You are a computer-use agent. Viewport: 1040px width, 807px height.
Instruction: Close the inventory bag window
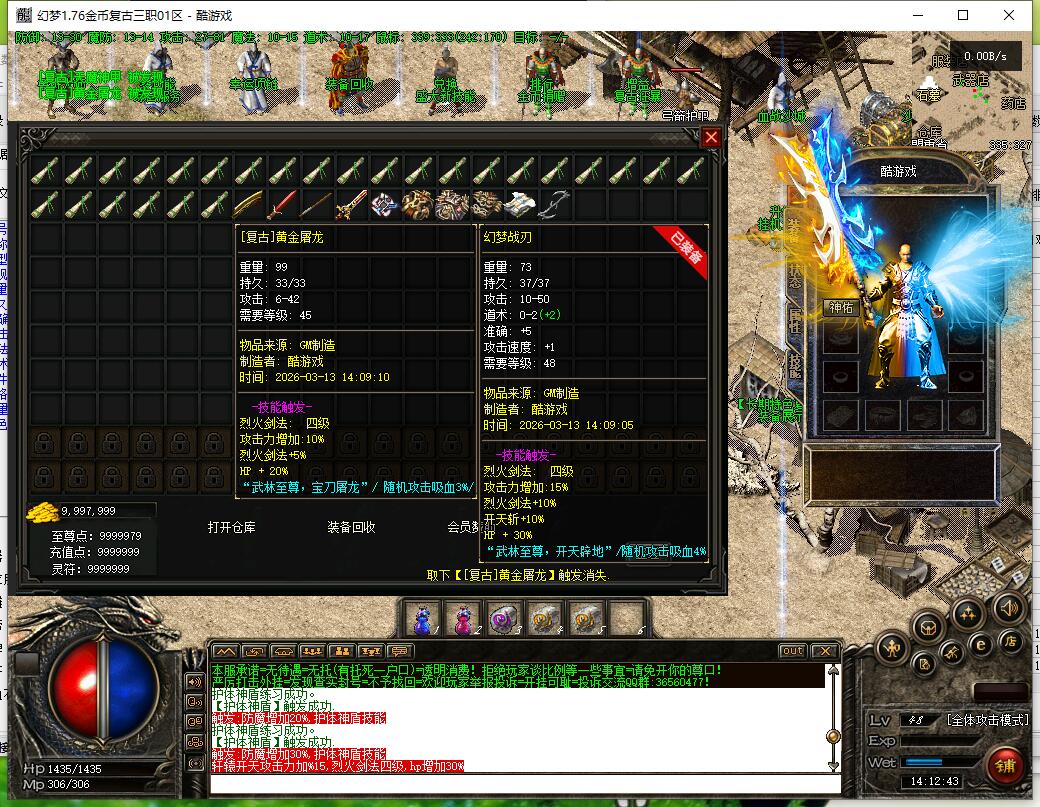point(711,138)
